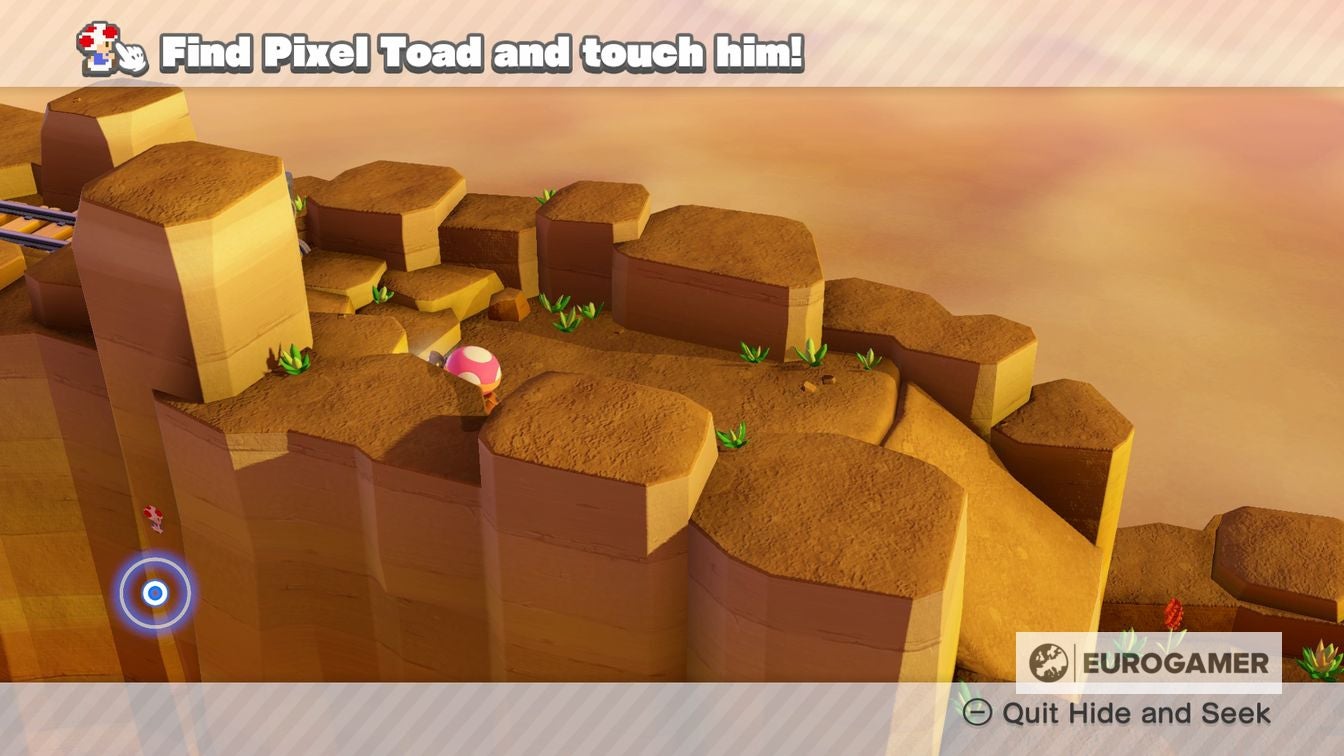Tap the glowing blue touch ring indicator
The height and width of the screenshot is (756, 1344).
[155, 592]
